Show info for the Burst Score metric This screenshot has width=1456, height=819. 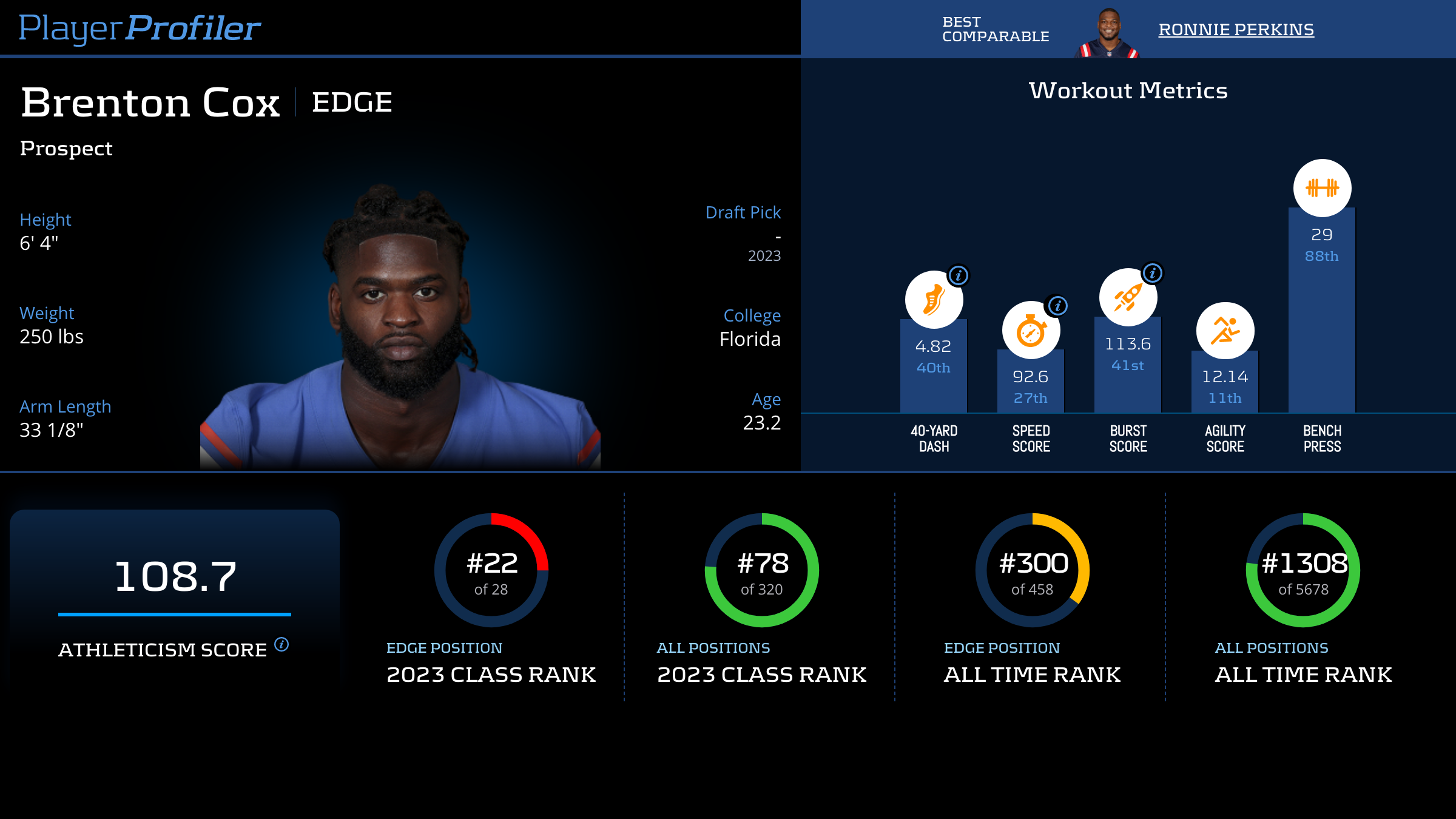coord(1152,274)
